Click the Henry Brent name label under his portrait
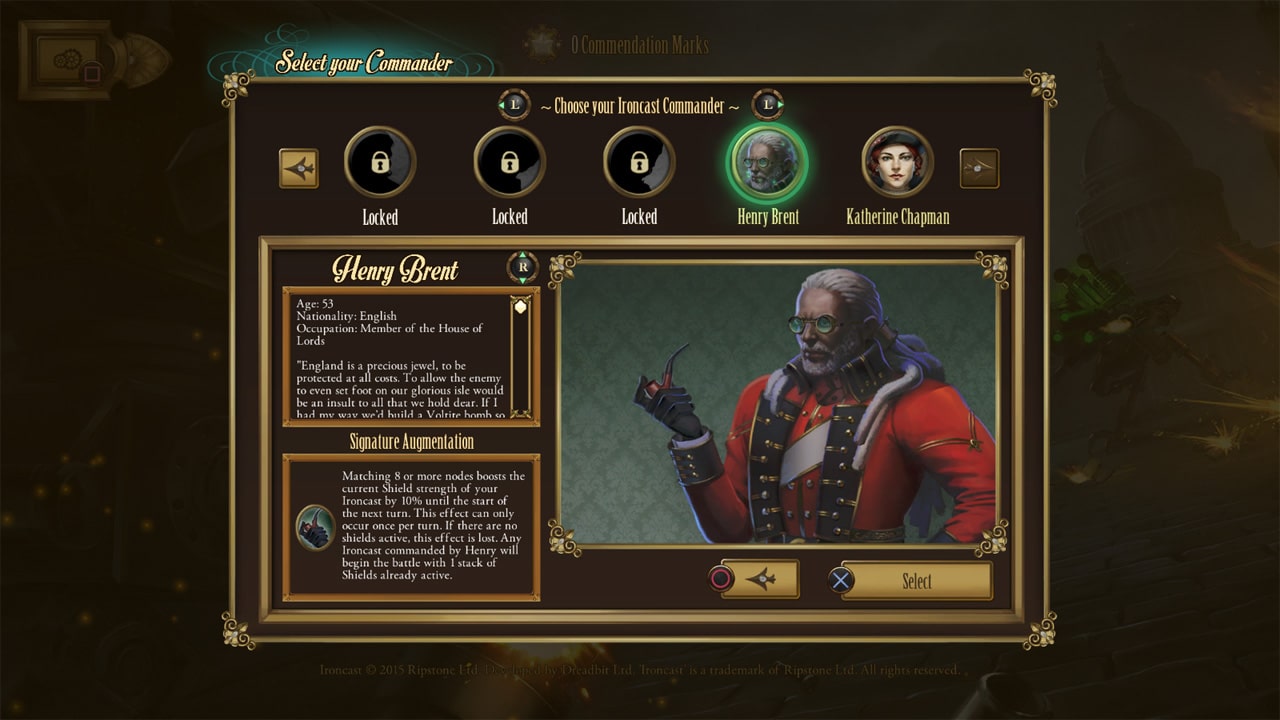Image resolution: width=1280 pixels, height=720 pixels. click(x=767, y=216)
